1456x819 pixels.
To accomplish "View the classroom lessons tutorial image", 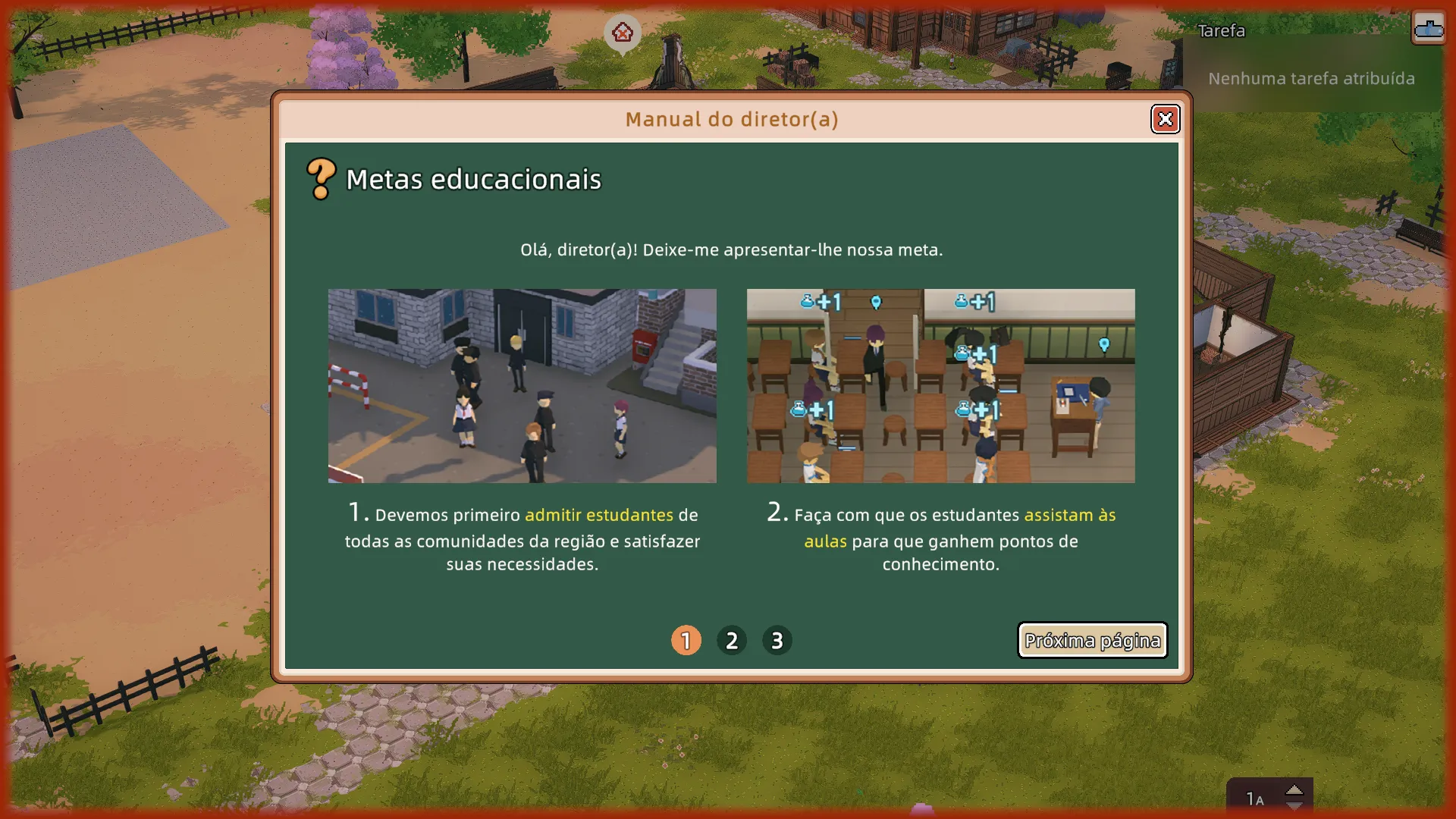I will (940, 385).
